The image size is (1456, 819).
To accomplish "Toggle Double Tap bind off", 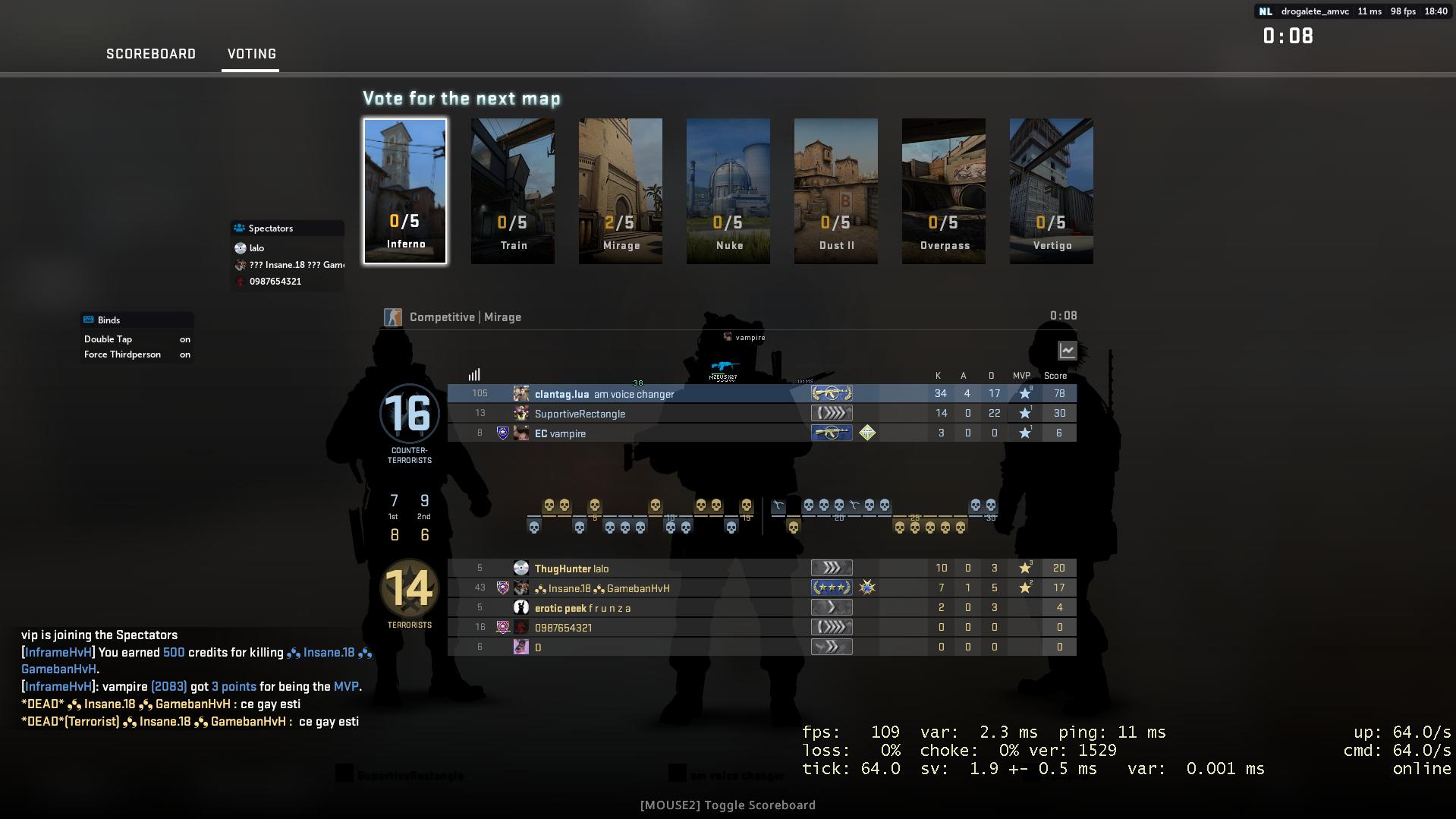I will (x=184, y=339).
